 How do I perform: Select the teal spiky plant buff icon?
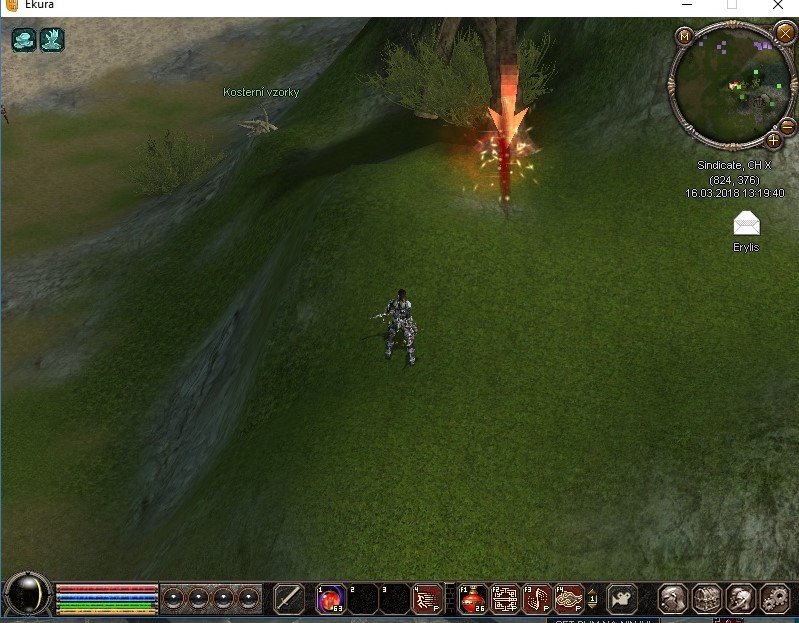click(52, 40)
